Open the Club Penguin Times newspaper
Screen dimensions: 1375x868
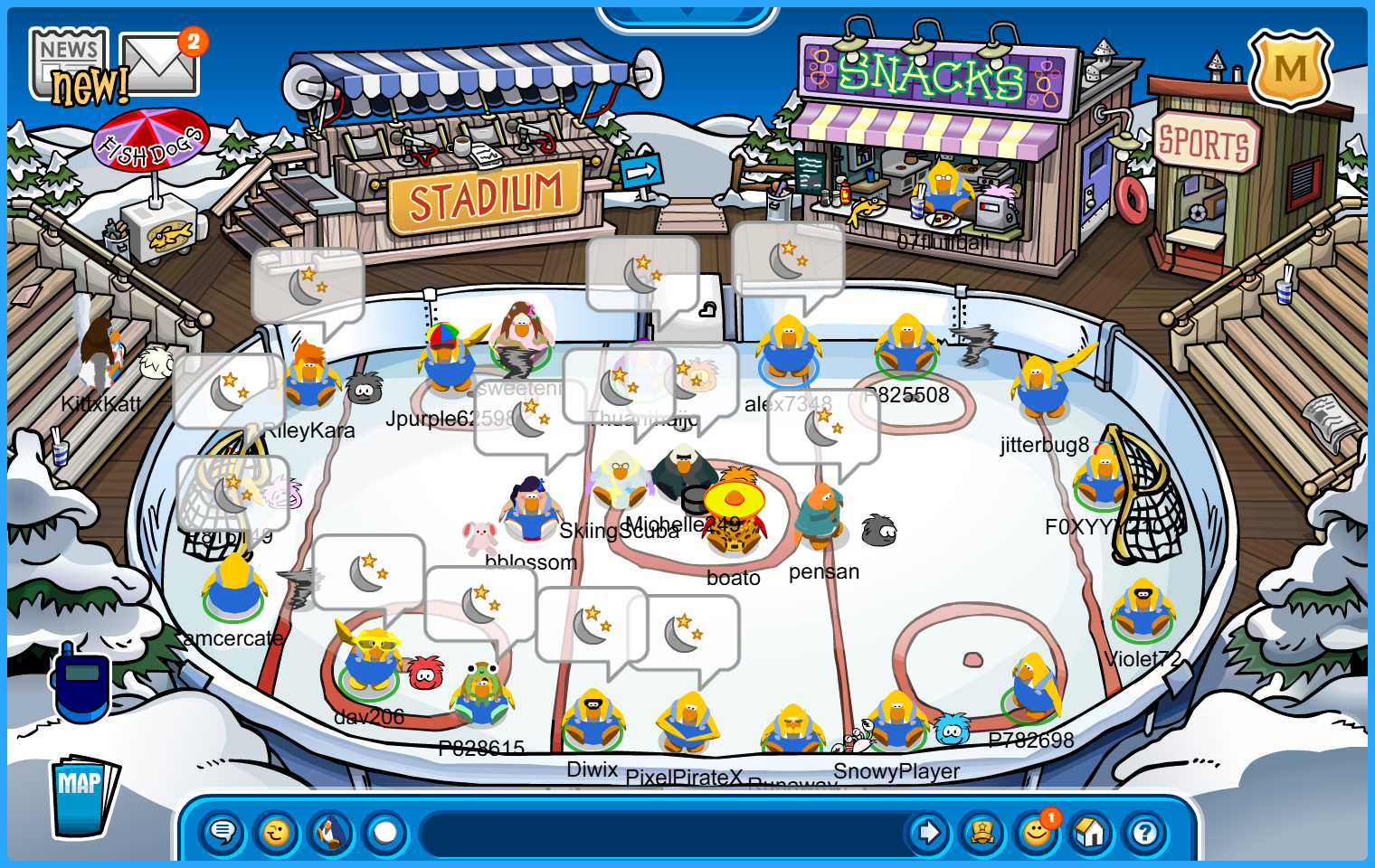coord(71,63)
